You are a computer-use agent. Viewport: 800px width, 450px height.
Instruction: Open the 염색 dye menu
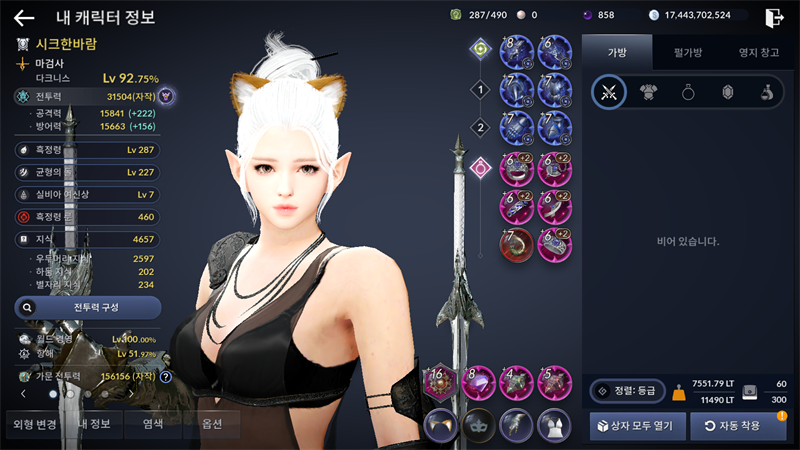pos(153,424)
